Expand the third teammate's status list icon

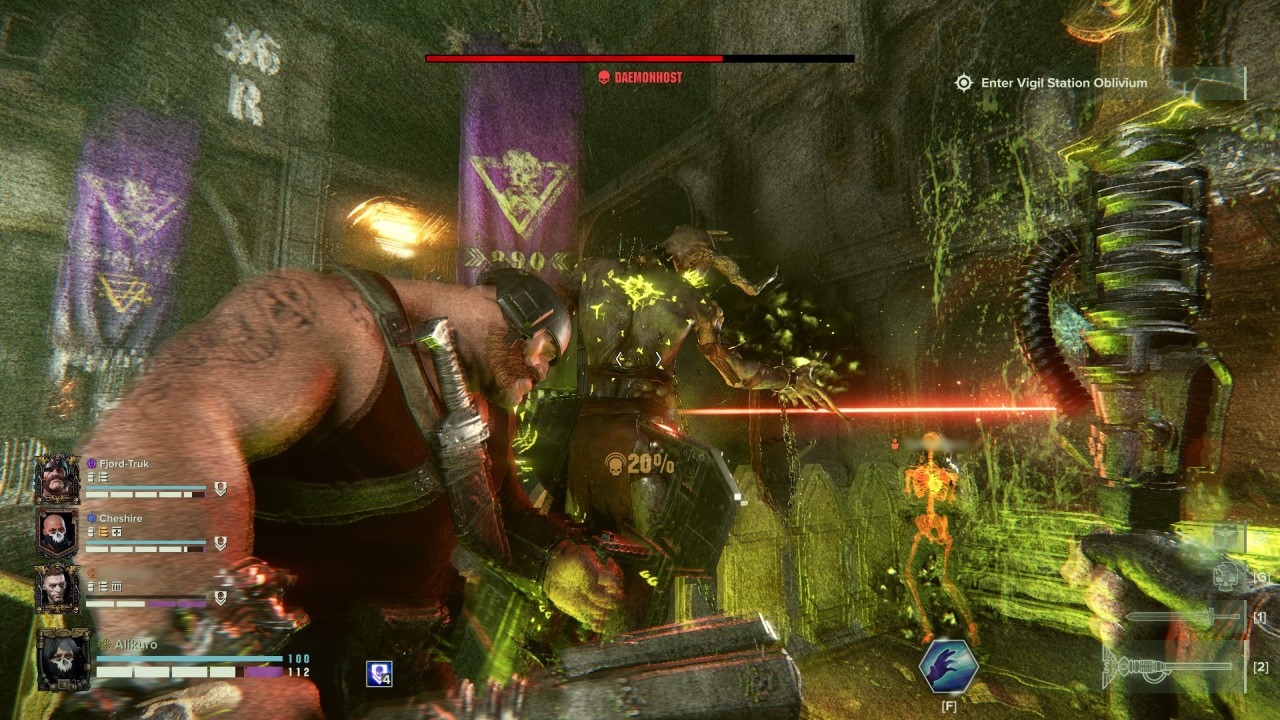click(102, 586)
